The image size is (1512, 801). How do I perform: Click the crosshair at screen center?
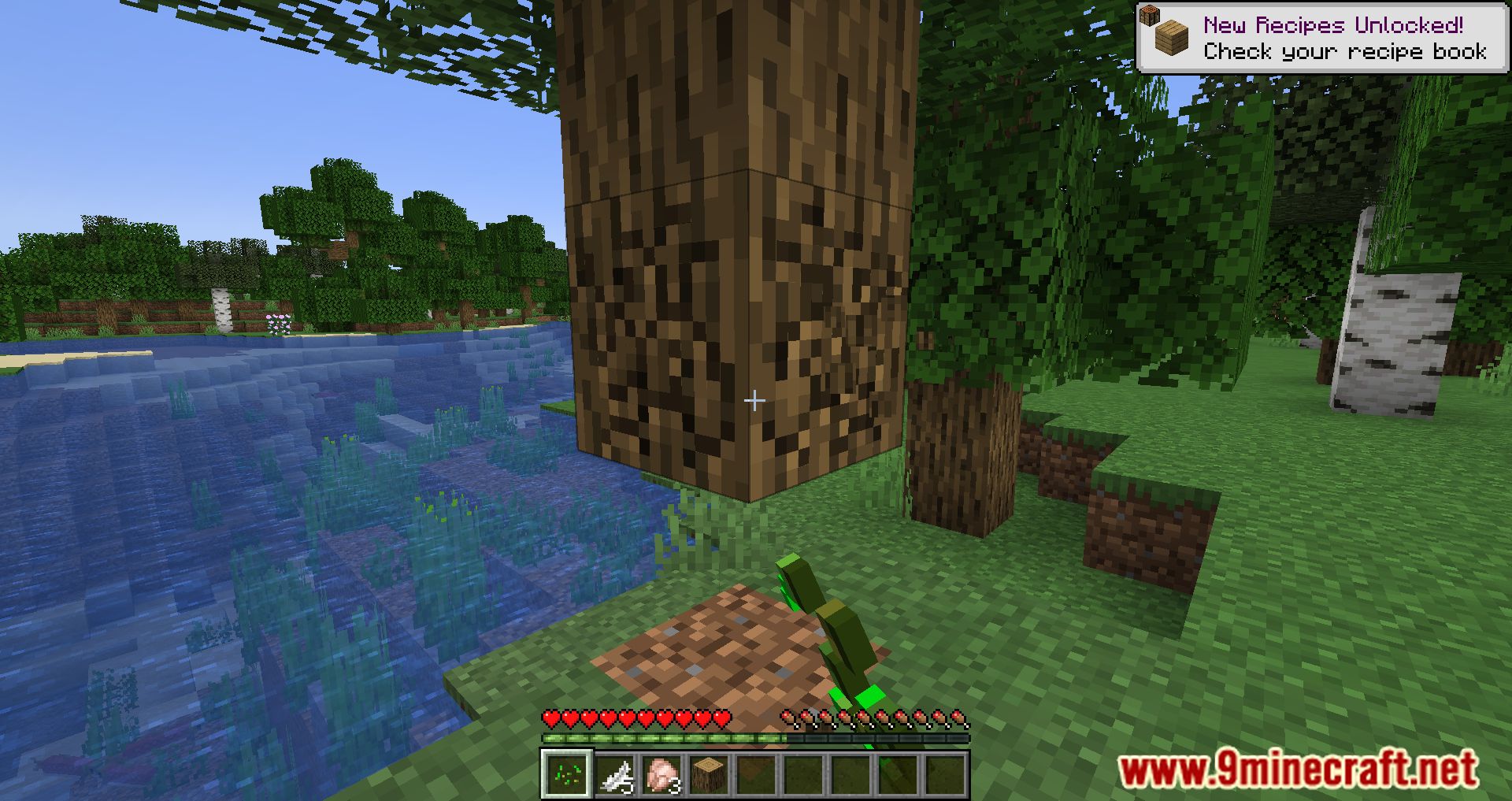click(x=755, y=400)
